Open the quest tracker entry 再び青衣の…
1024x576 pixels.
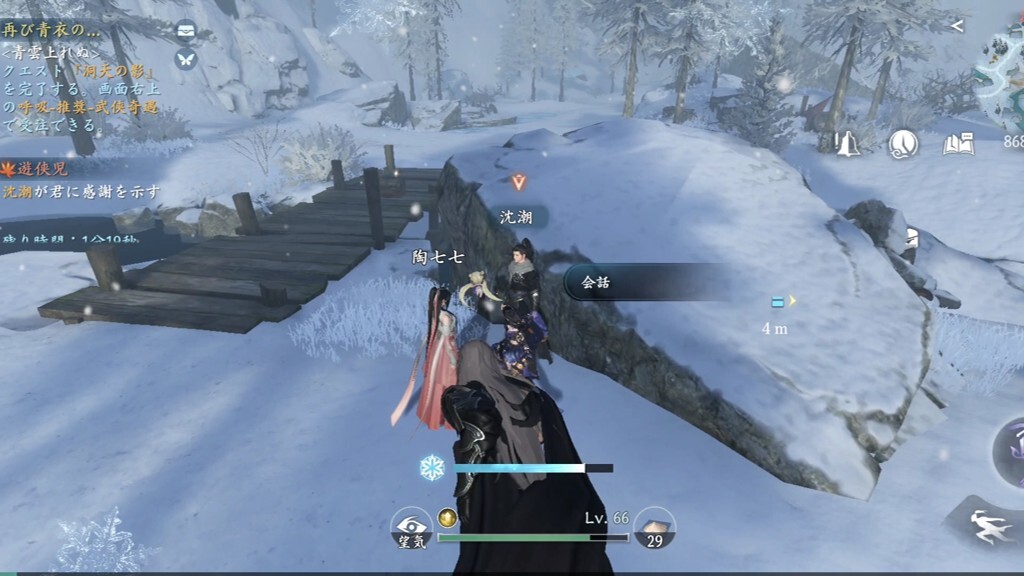click(60, 30)
